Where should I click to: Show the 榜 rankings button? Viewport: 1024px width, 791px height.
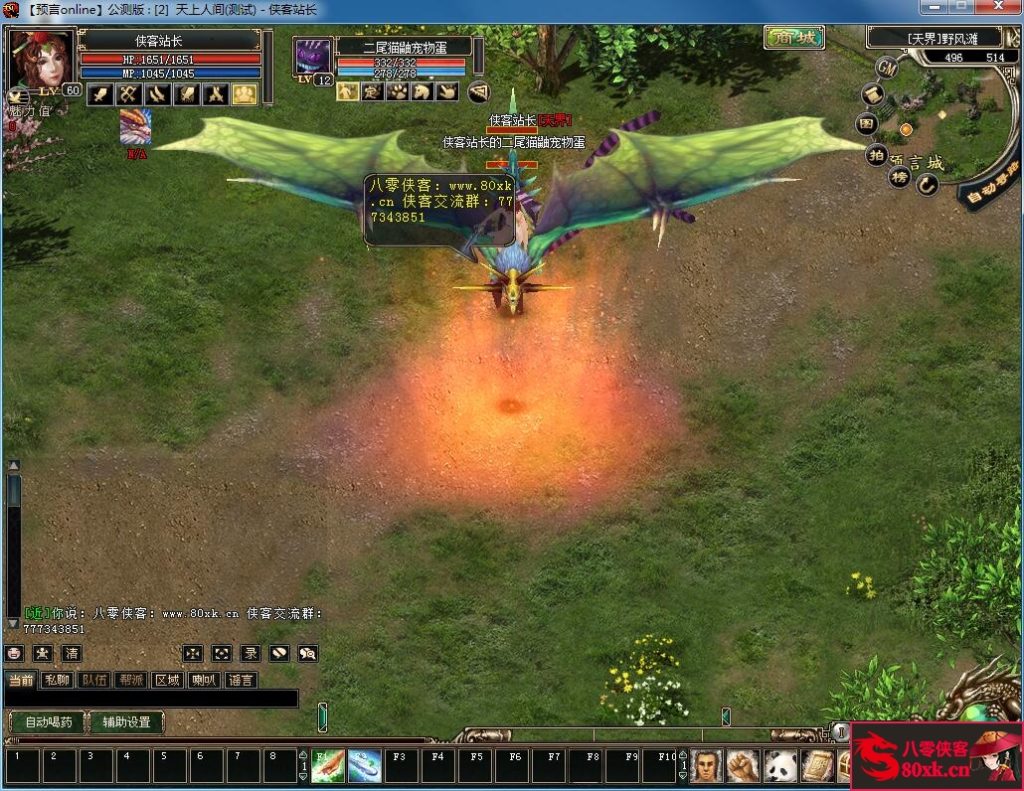(x=899, y=177)
